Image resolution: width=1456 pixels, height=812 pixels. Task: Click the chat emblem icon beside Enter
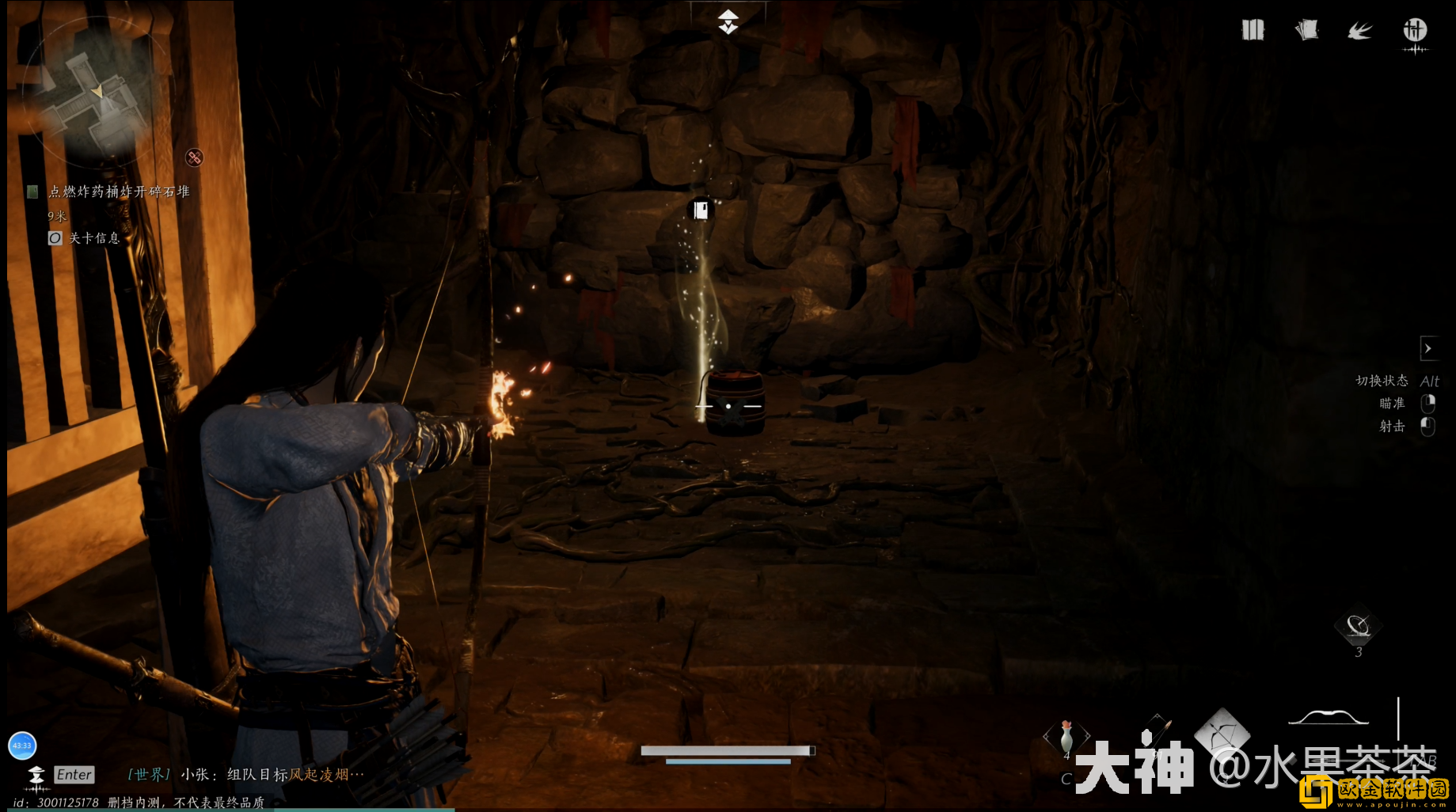36,776
